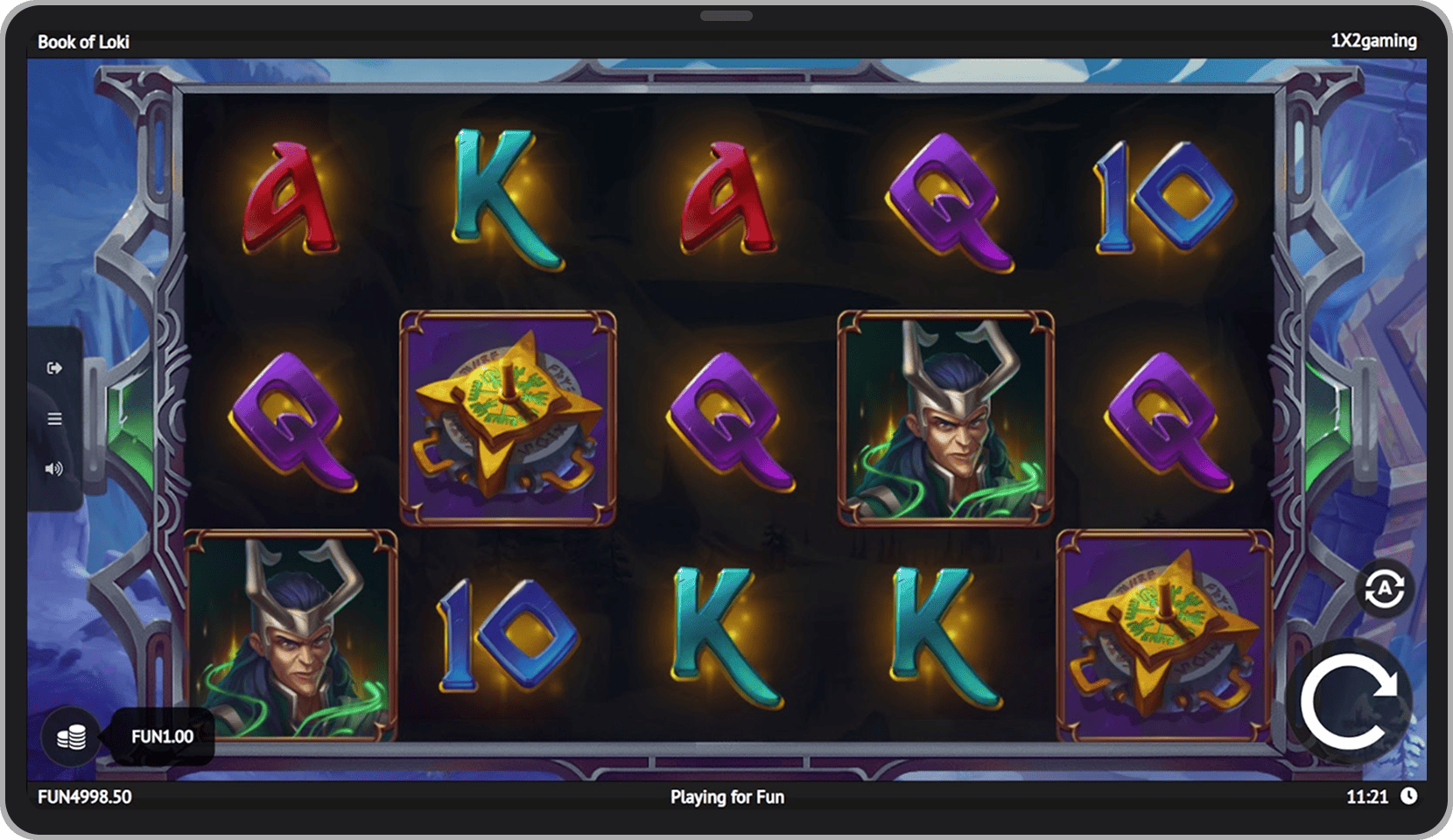
Task: Toggle autoplay on with the A icon
Action: click(x=1383, y=588)
